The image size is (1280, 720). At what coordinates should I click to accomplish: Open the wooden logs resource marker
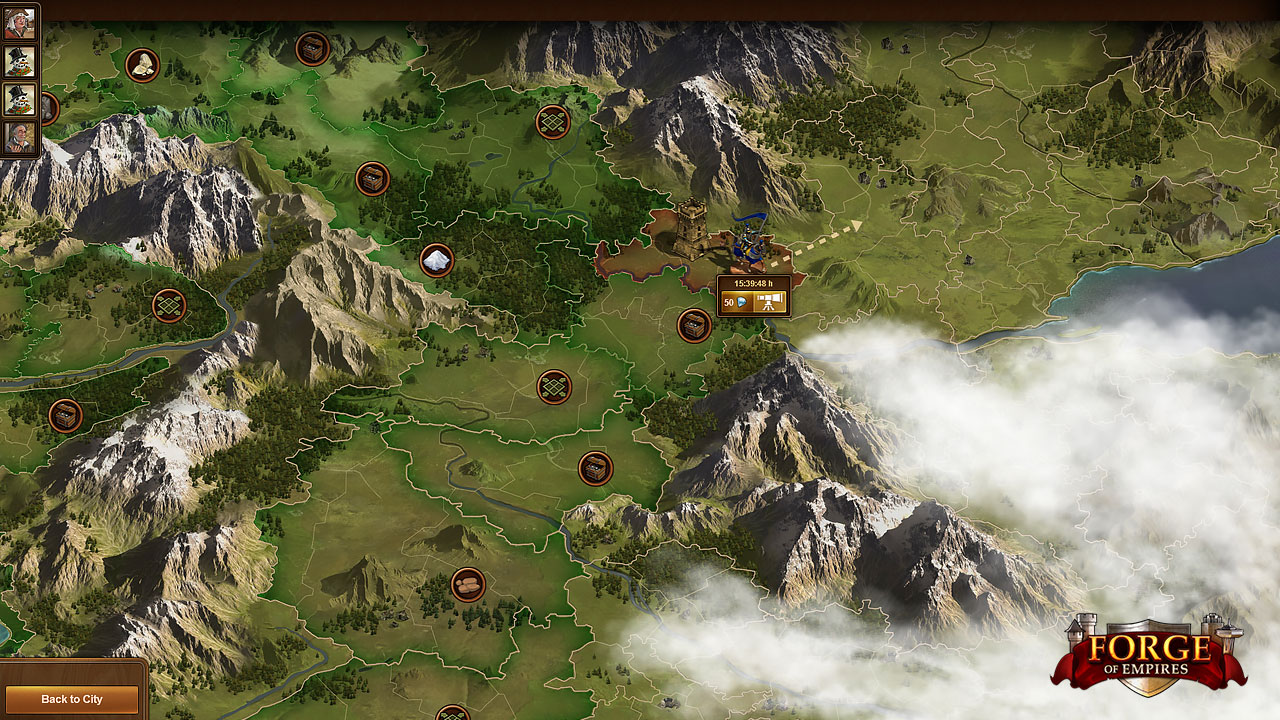click(x=467, y=584)
